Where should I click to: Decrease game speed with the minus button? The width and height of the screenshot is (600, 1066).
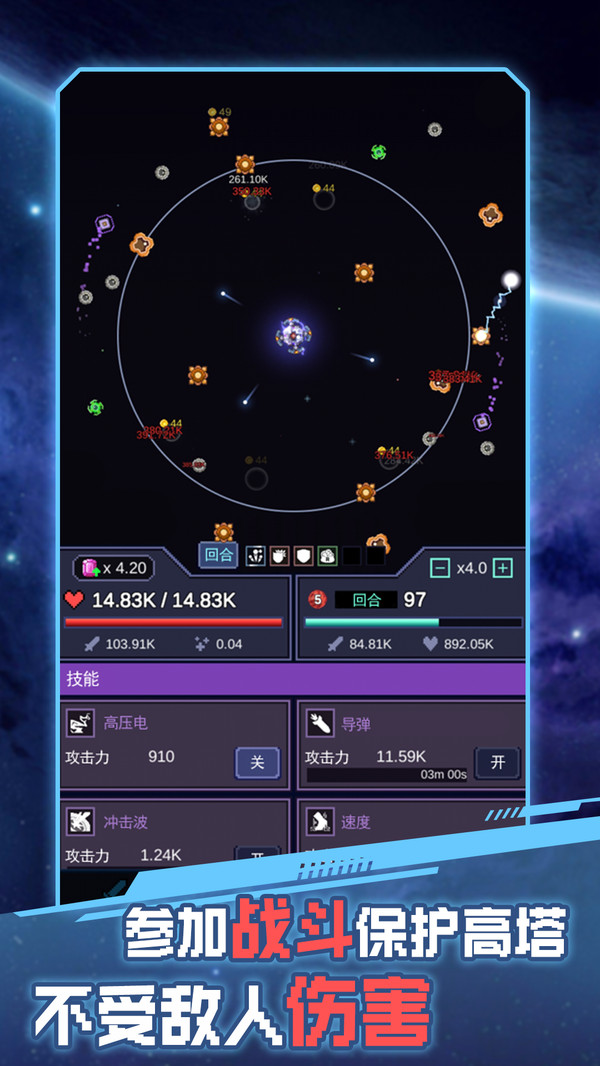point(440,568)
